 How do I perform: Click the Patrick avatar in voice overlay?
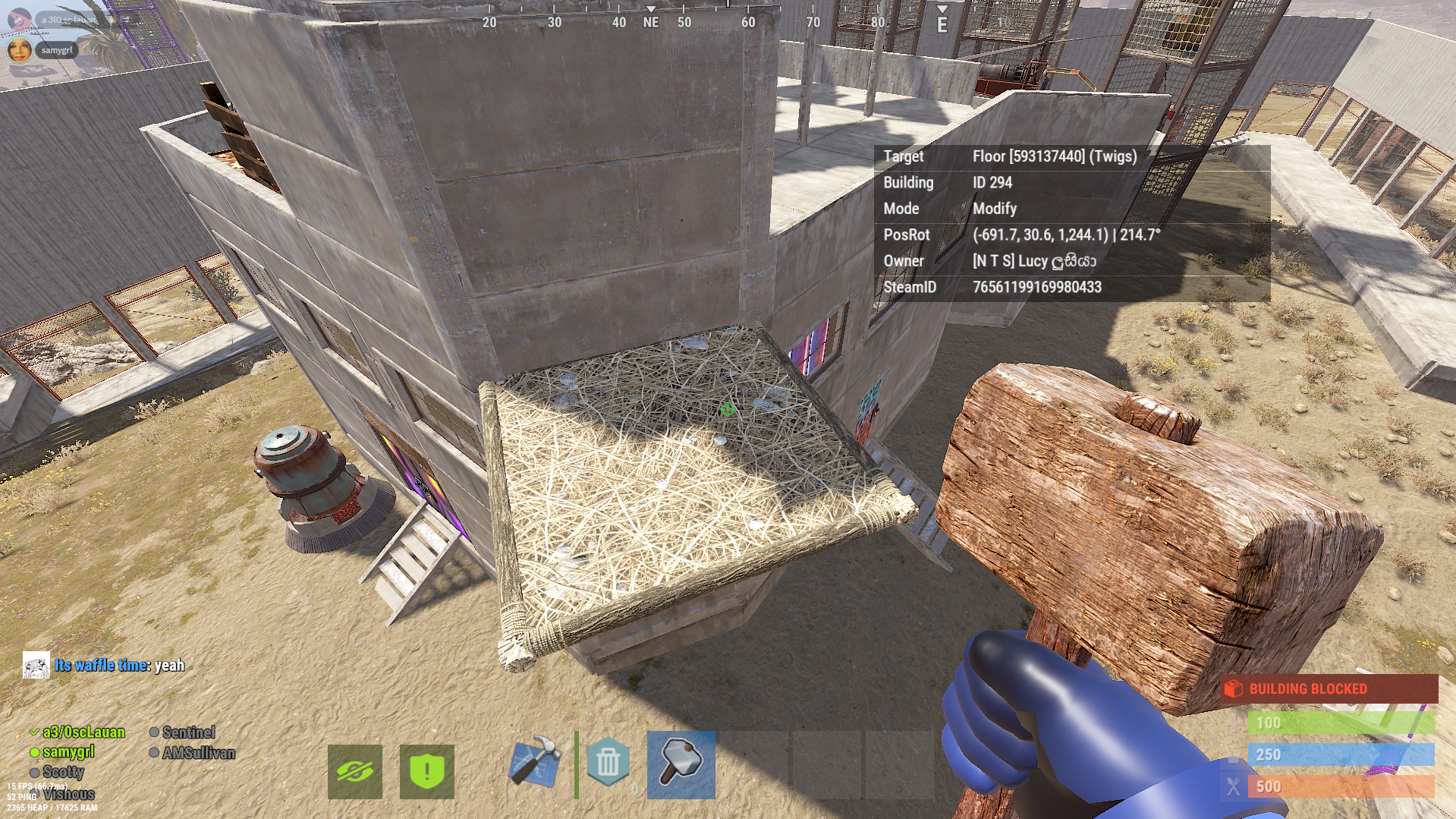pyautogui.click(x=19, y=19)
